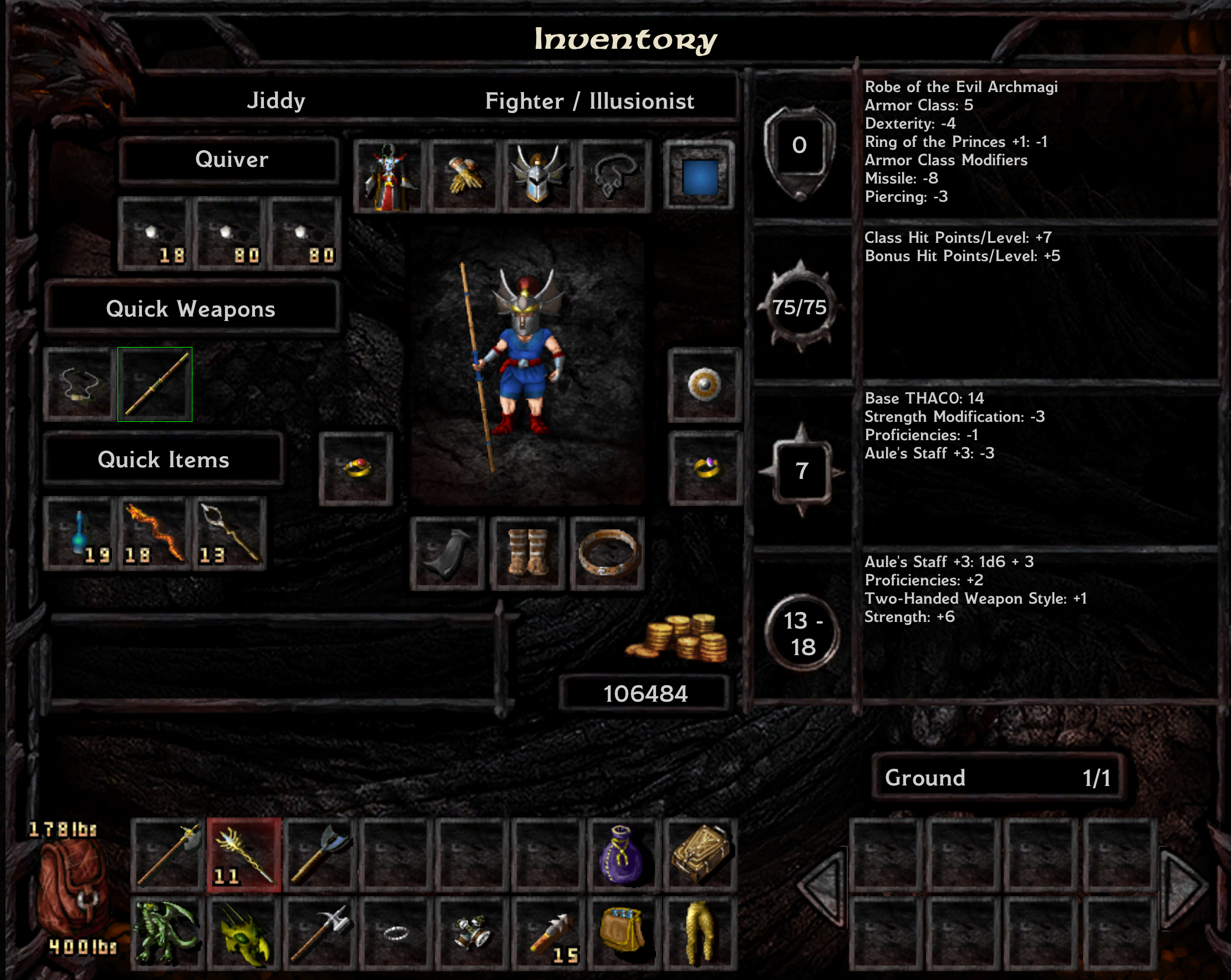Select the leather boots slot

coord(527,553)
